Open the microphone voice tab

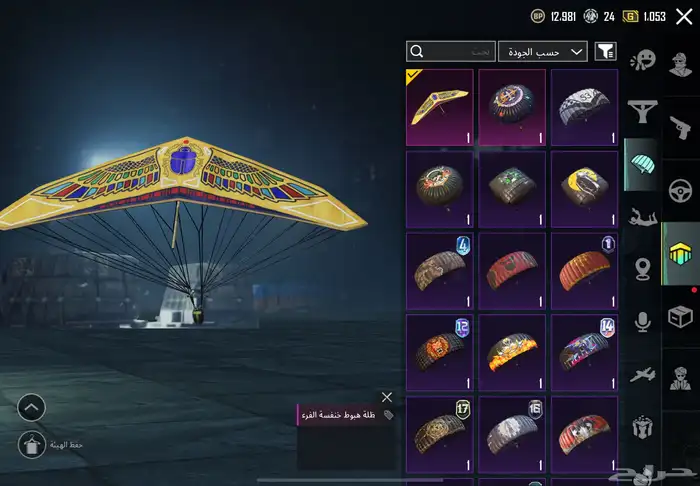coord(641,320)
